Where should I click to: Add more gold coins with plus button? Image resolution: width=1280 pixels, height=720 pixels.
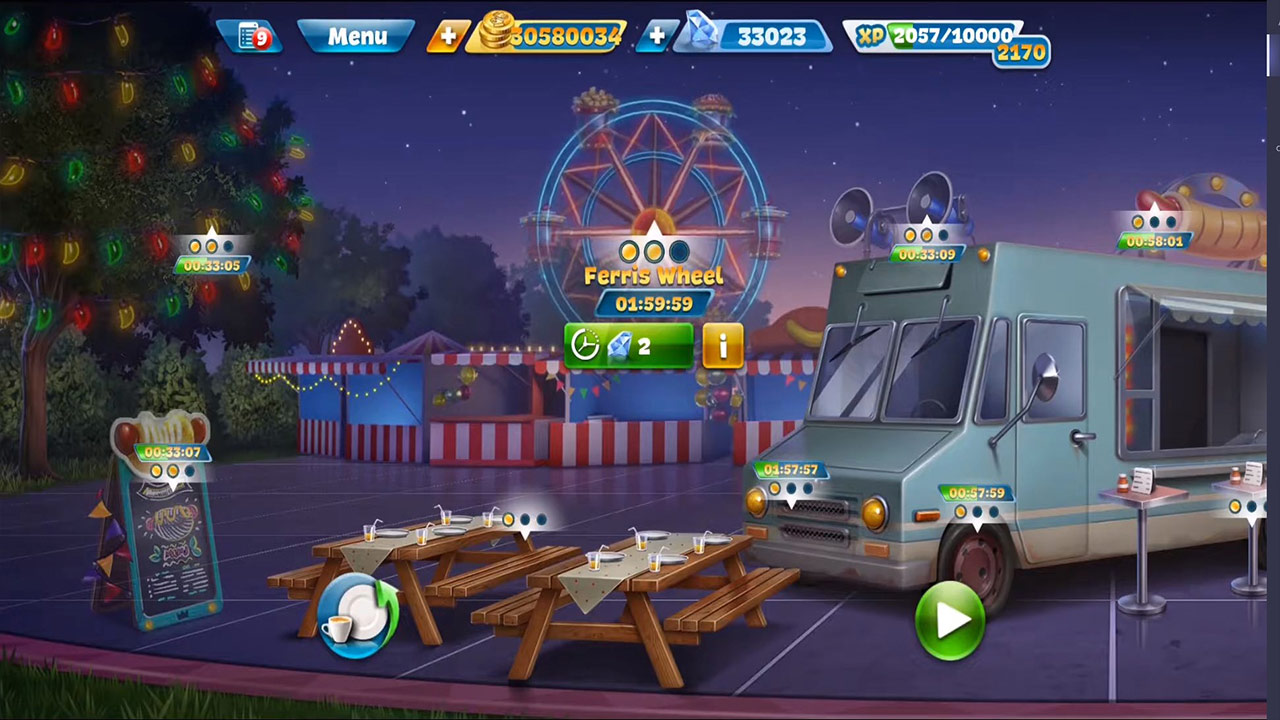pyautogui.click(x=447, y=37)
